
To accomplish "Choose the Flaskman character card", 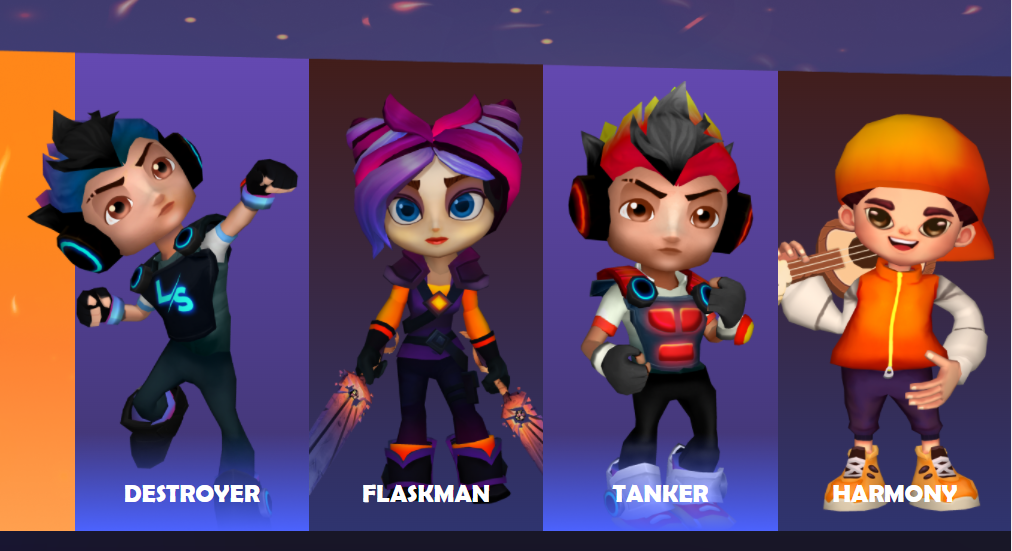I will (426, 300).
